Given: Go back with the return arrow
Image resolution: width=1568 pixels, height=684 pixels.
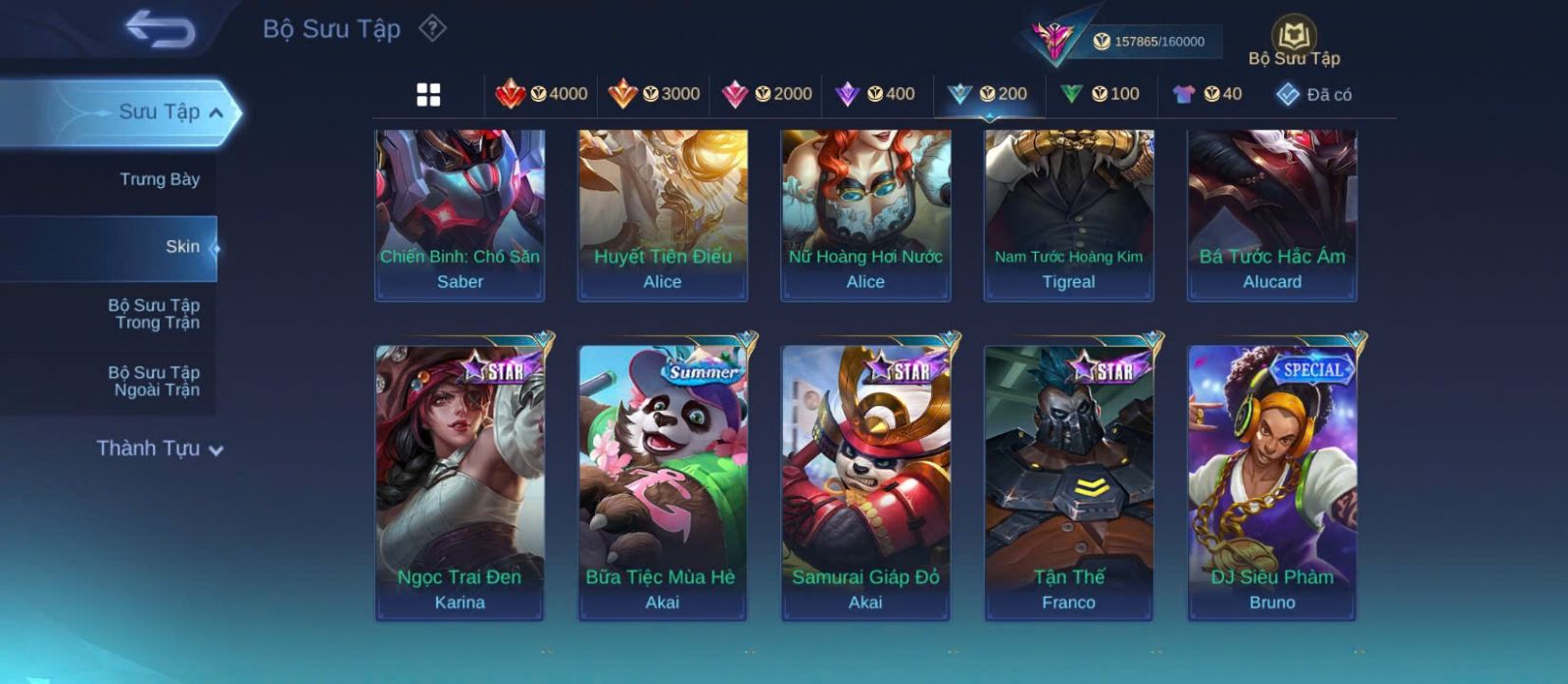Looking at the screenshot, I should click(160, 29).
